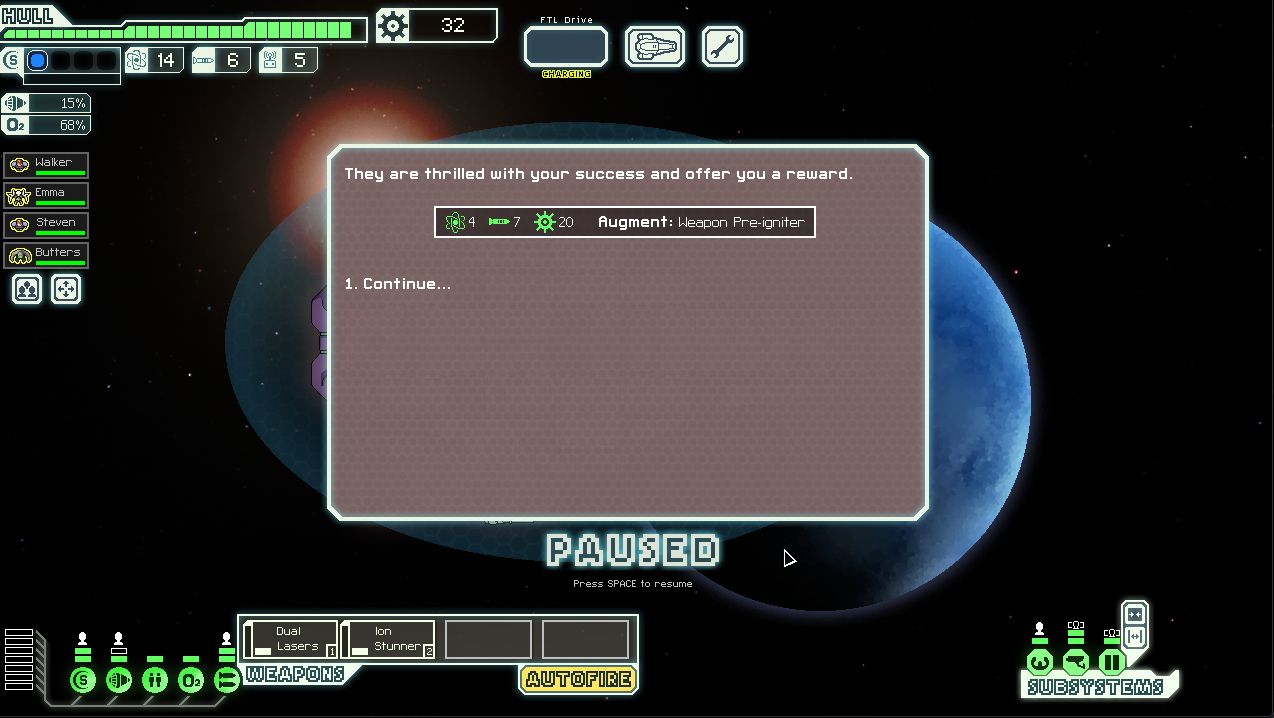Image resolution: width=1274 pixels, height=718 pixels.
Task: Select crew member Walker
Action: pos(47,165)
